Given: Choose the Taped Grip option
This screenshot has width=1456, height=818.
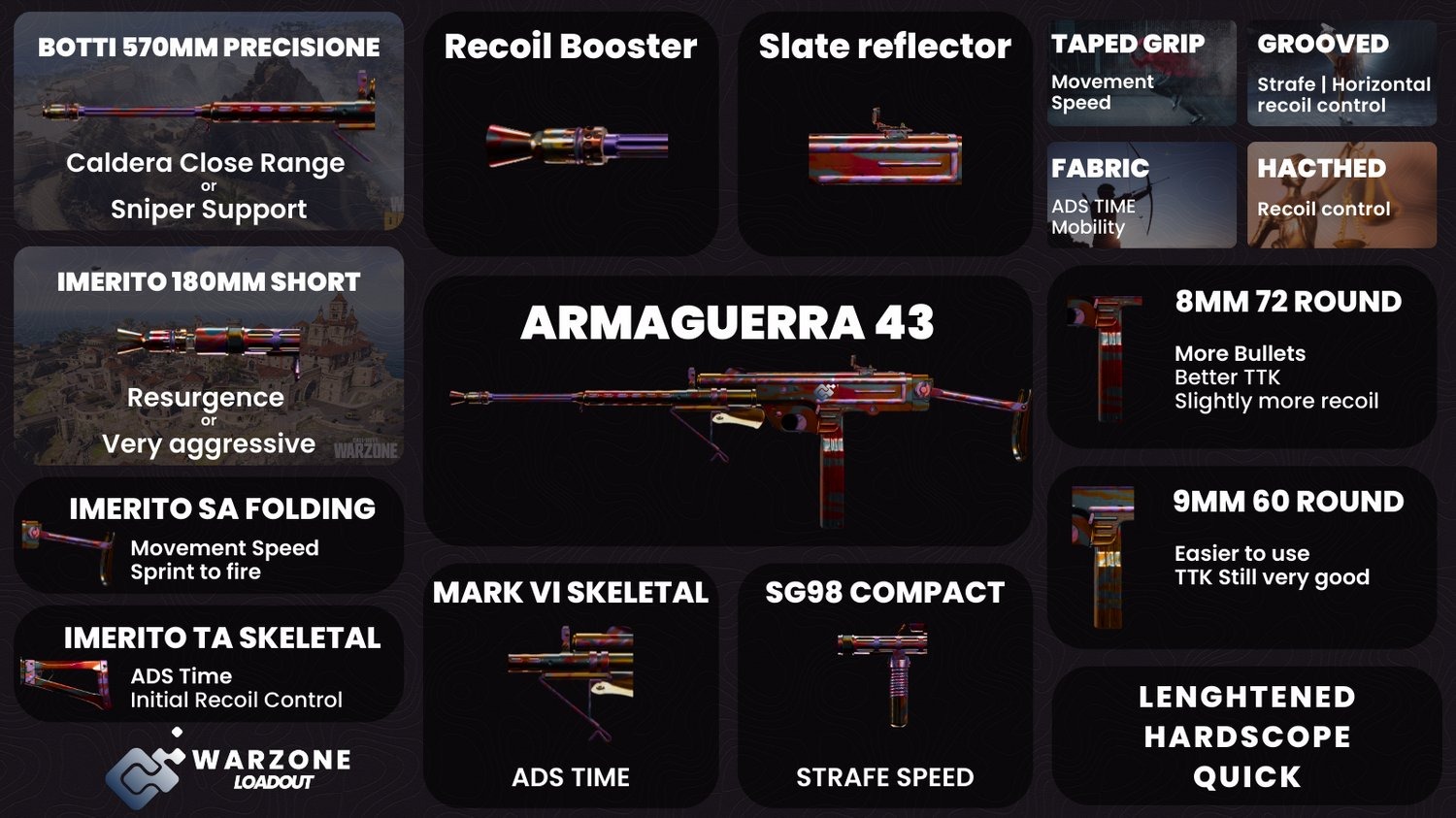Looking at the screenshot, I should coord(1142,74).
